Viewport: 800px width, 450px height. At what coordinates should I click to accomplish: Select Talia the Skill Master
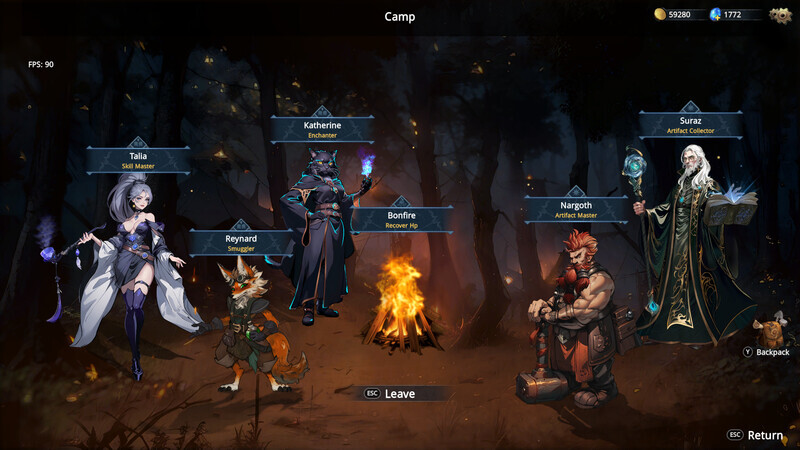(138, 161)
